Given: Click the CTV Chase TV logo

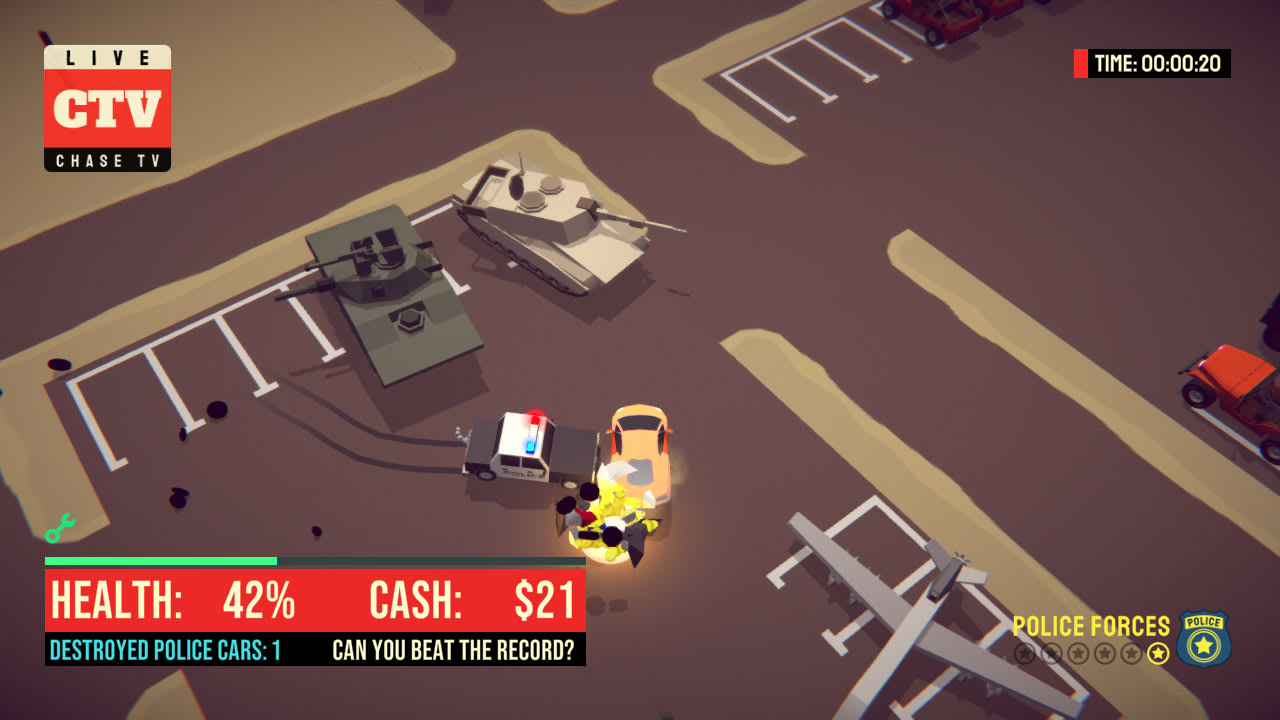Looking at the screenshot, I should 107,106.
